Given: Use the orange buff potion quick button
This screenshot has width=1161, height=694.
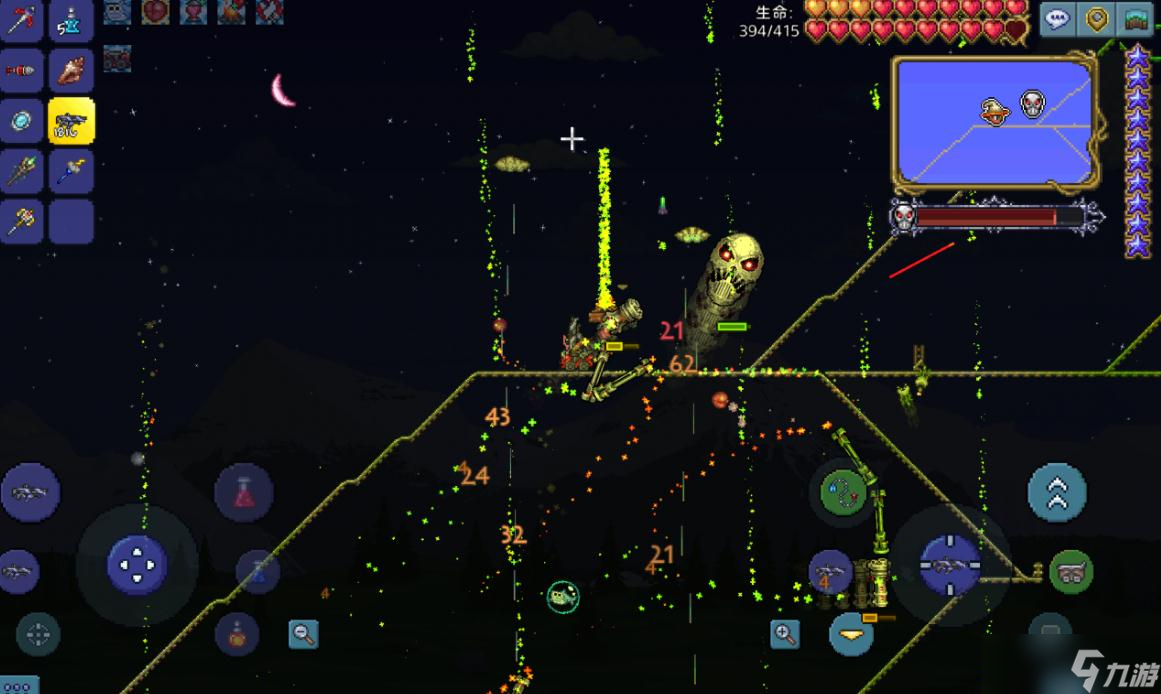Looking at the screenshot, I should [x=237, y=633].
